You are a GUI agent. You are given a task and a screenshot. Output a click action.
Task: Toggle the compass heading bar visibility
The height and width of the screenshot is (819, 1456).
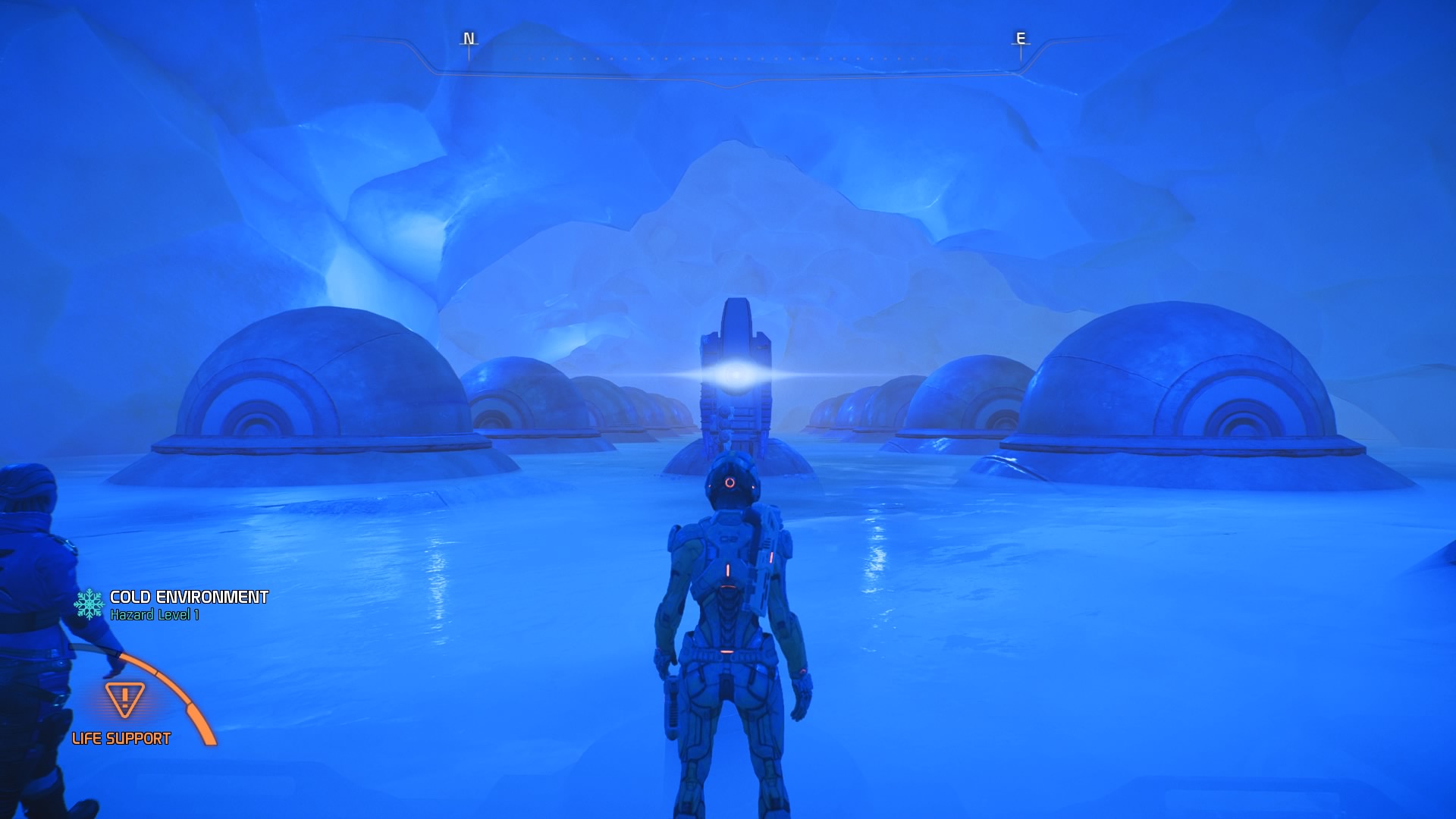pos(728,57)
